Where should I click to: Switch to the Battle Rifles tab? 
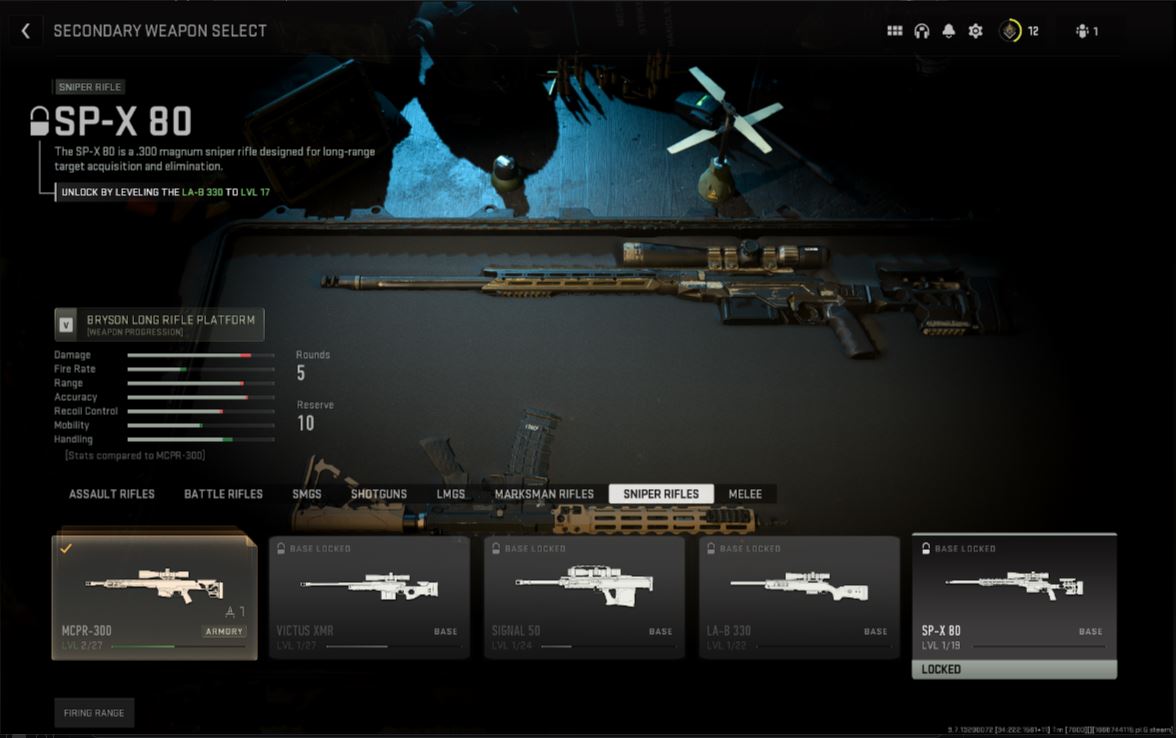pyautogui.click(x=223, y=494)
